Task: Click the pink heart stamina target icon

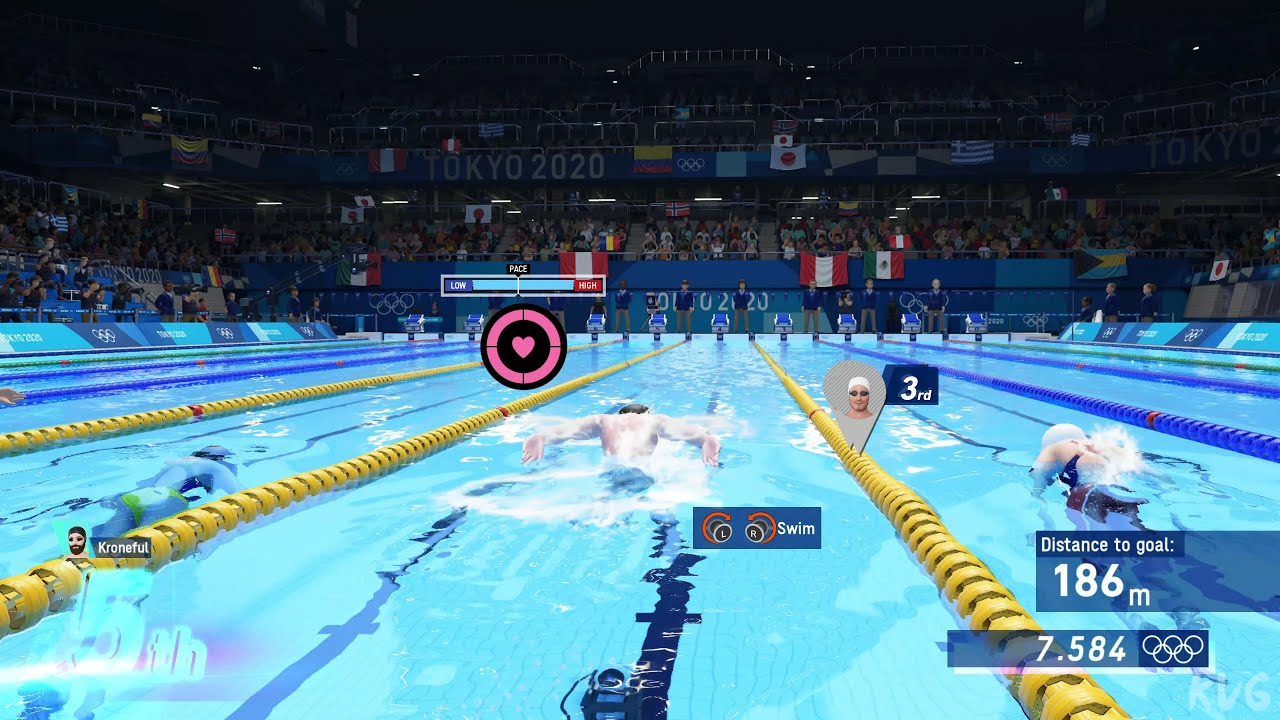Action: (523, 346)
